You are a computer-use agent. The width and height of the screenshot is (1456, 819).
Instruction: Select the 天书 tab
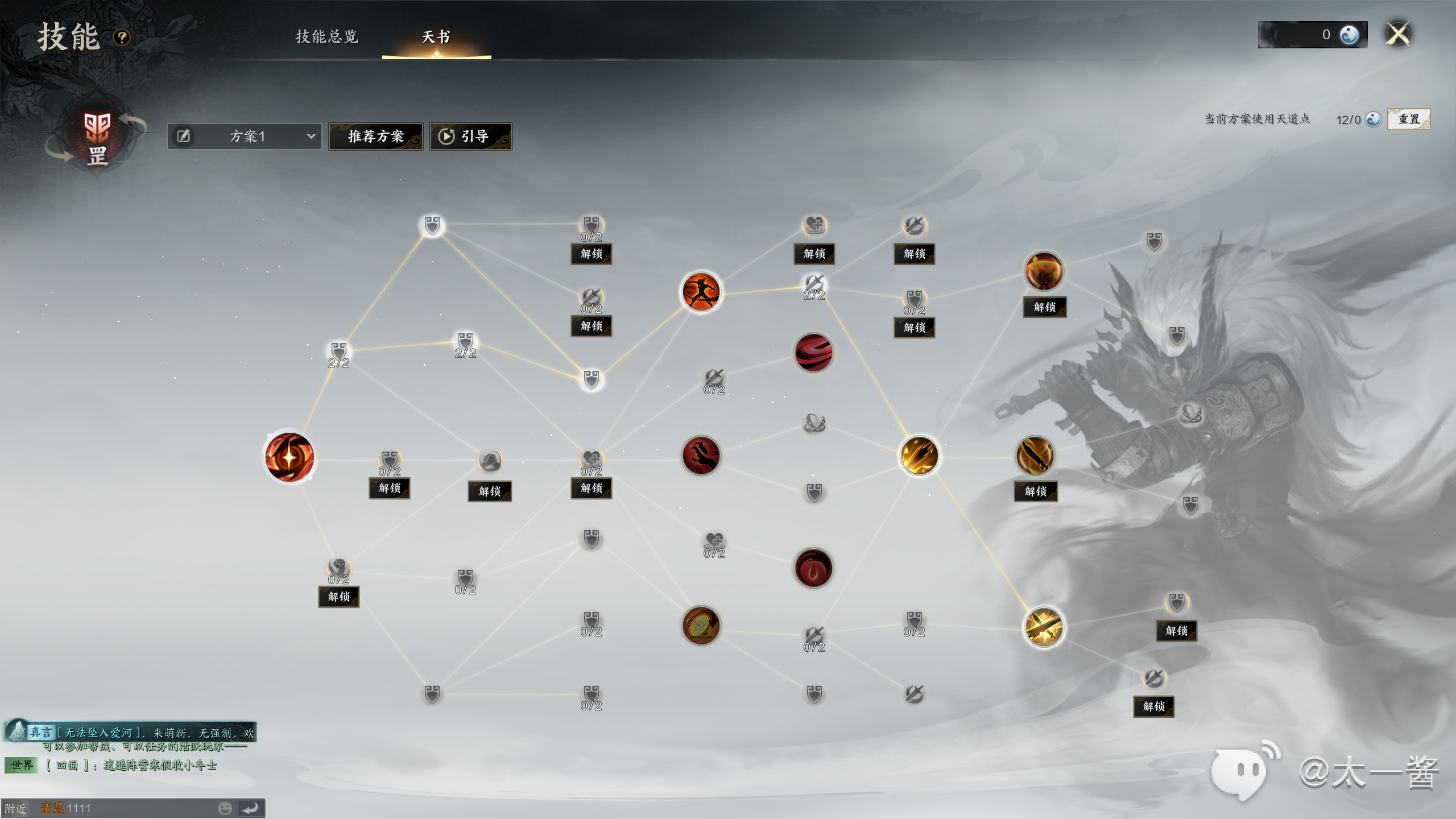click(x=436, y=37)
